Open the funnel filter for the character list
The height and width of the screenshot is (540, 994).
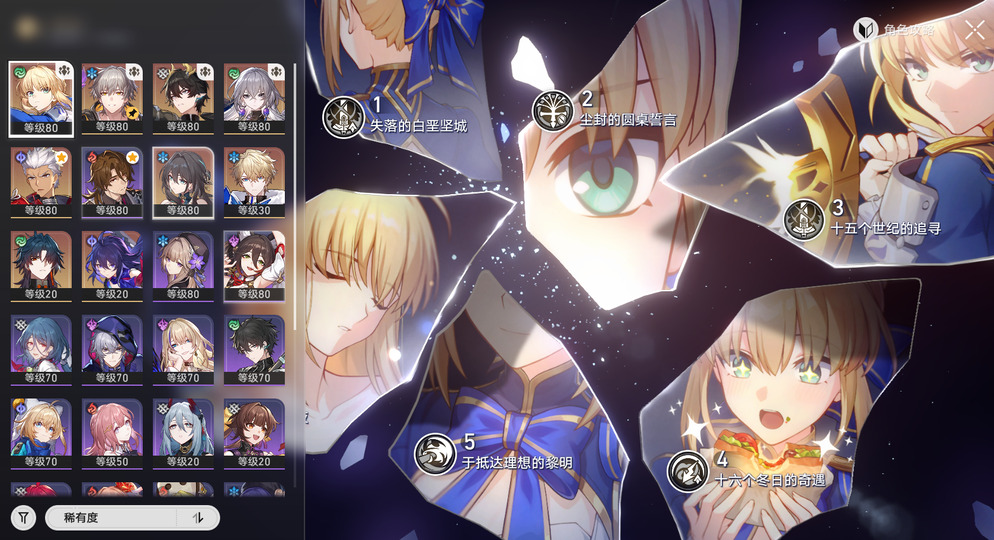24,517
